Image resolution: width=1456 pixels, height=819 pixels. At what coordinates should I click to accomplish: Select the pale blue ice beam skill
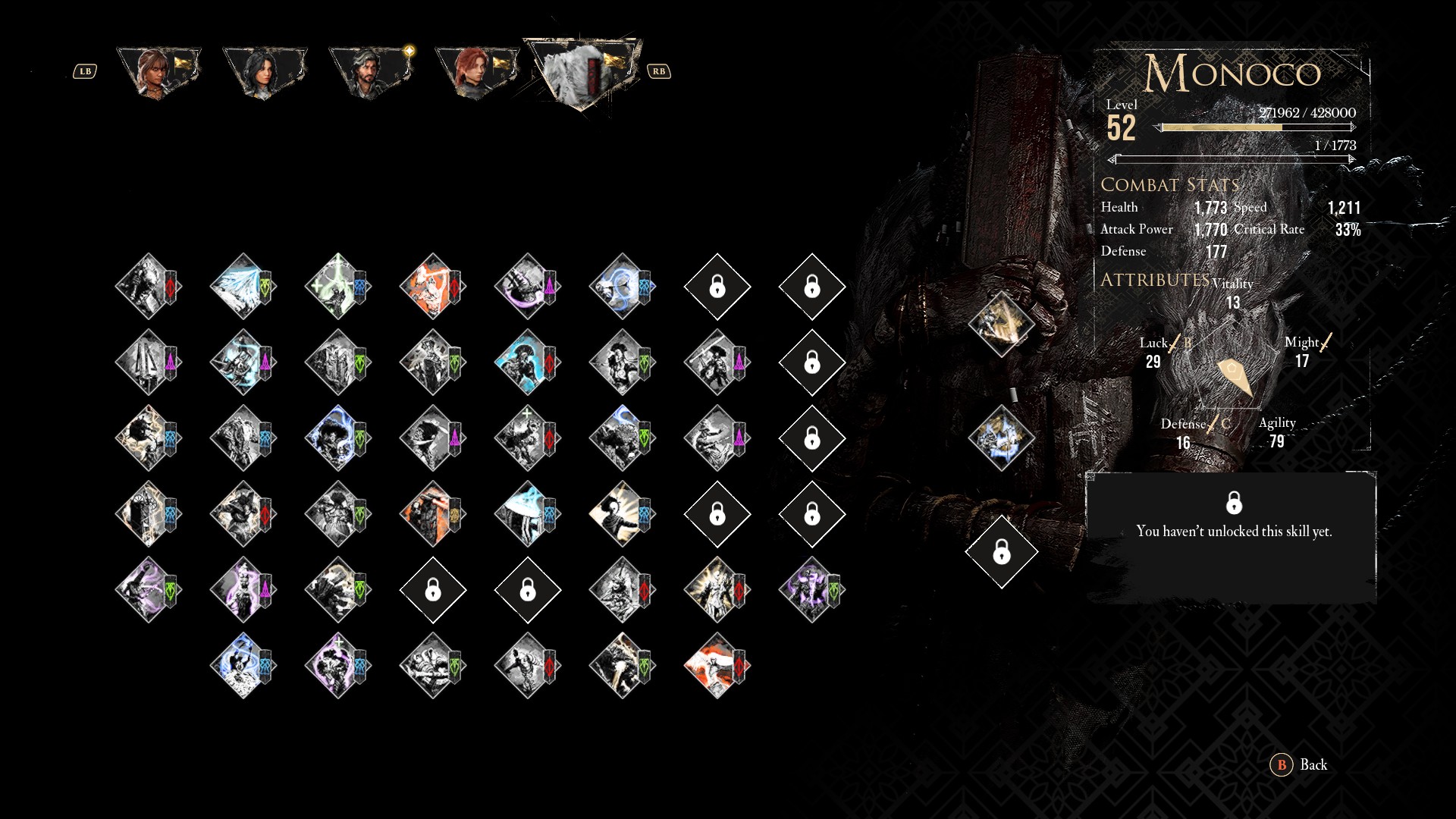[243, 287]
